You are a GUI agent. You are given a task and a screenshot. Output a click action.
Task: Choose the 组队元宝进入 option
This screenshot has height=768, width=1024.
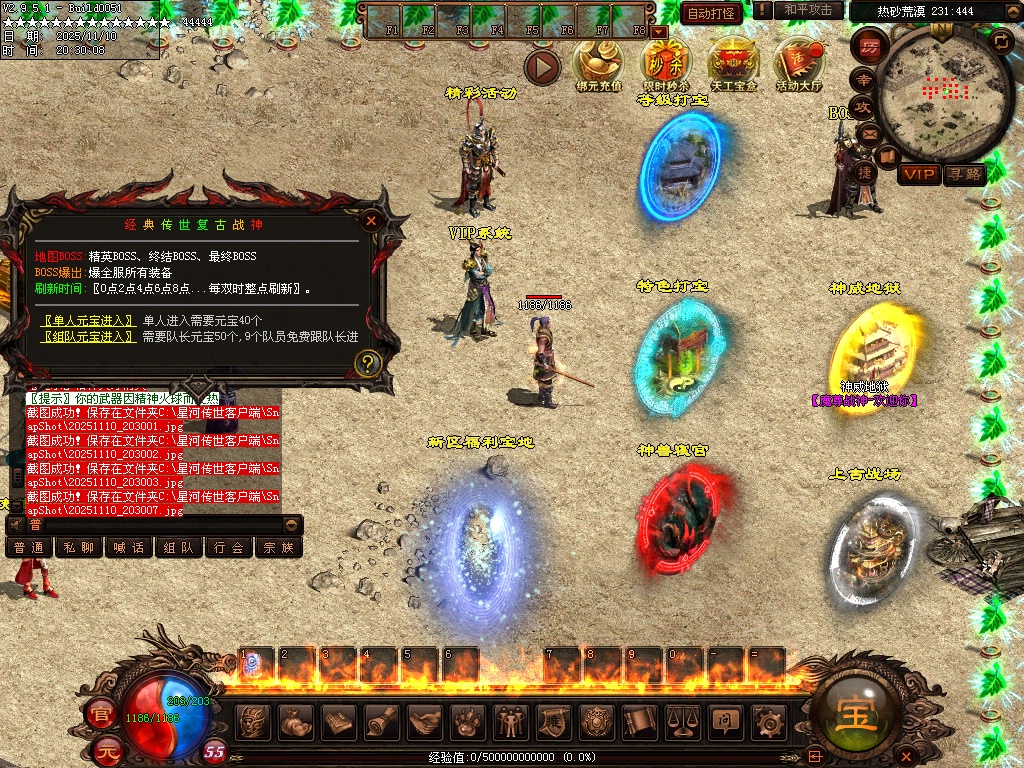(88, 336)
